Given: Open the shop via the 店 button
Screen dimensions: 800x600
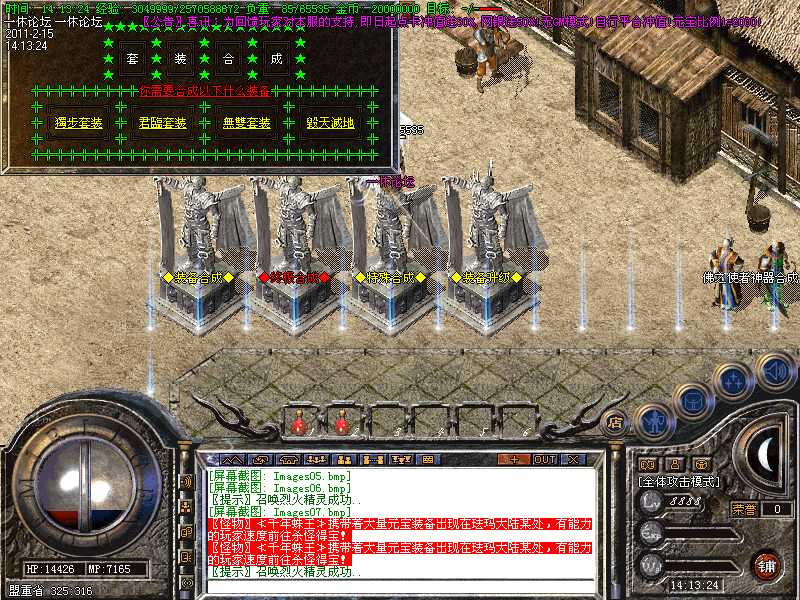Looking at the screenshot, I should (x=616, y=423).
